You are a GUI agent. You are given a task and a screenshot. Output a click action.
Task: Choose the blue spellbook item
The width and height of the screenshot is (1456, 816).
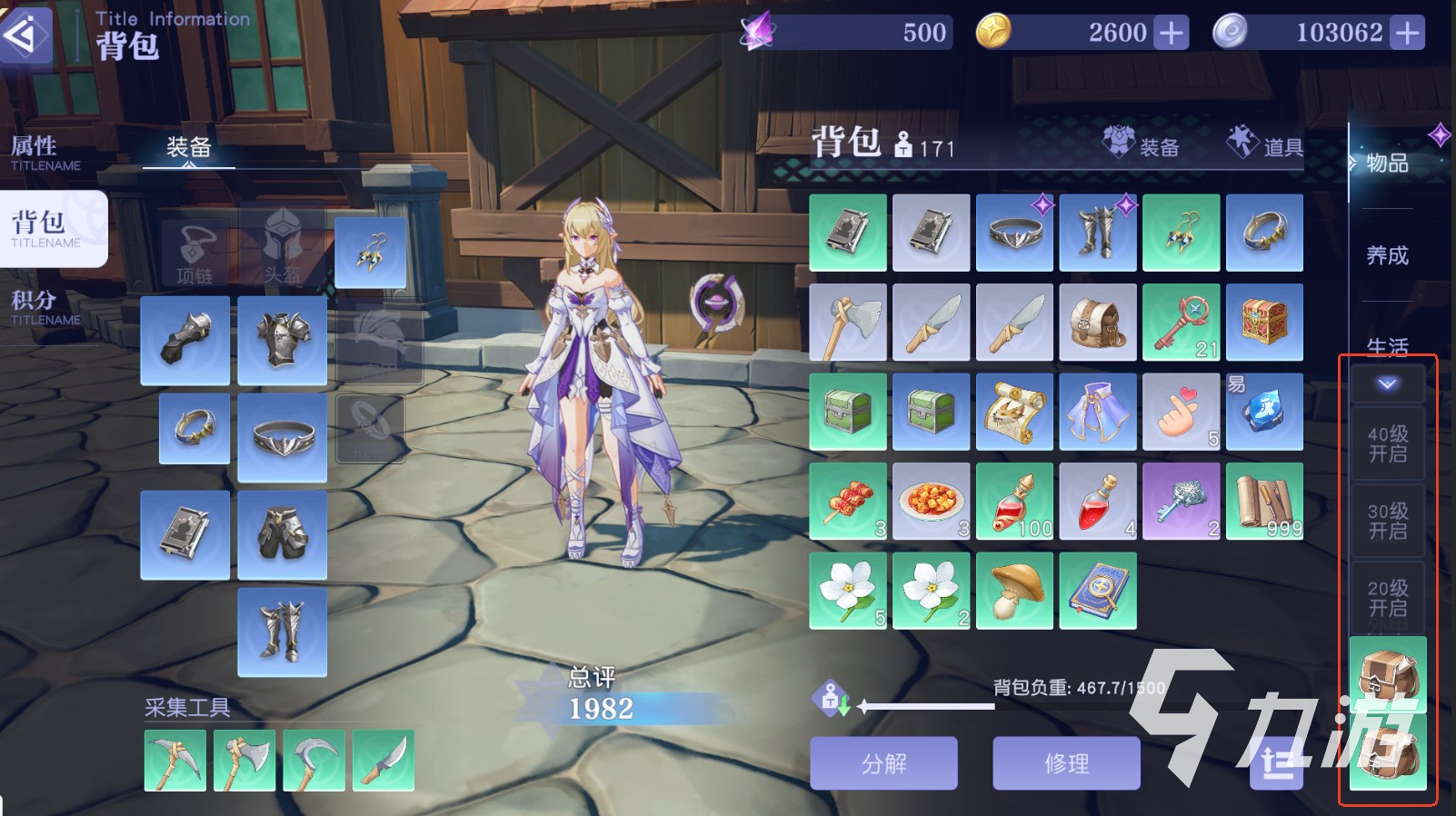pos(1098,591)
